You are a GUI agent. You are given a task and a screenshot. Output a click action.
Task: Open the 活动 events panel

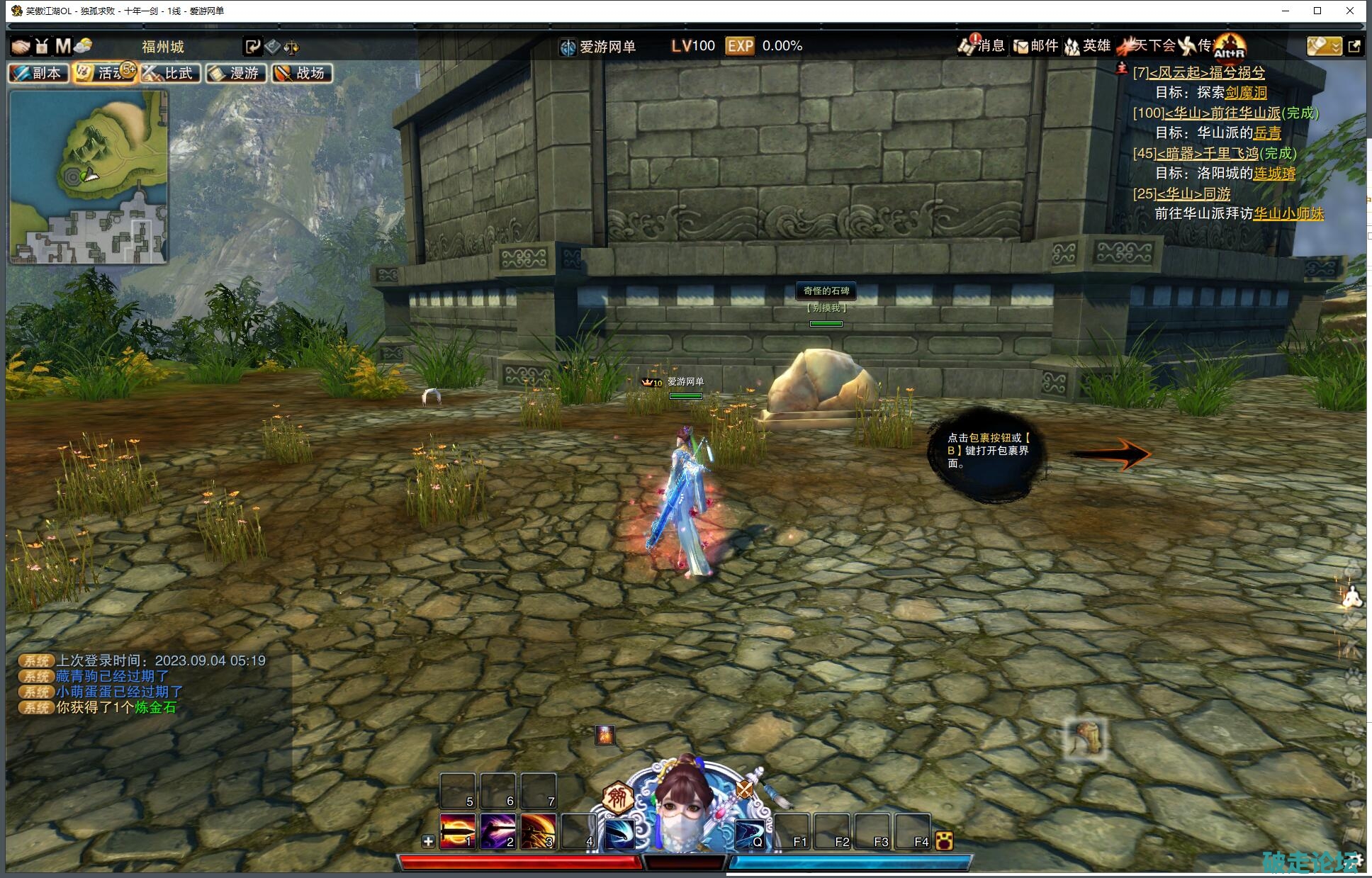pos(104,73)
